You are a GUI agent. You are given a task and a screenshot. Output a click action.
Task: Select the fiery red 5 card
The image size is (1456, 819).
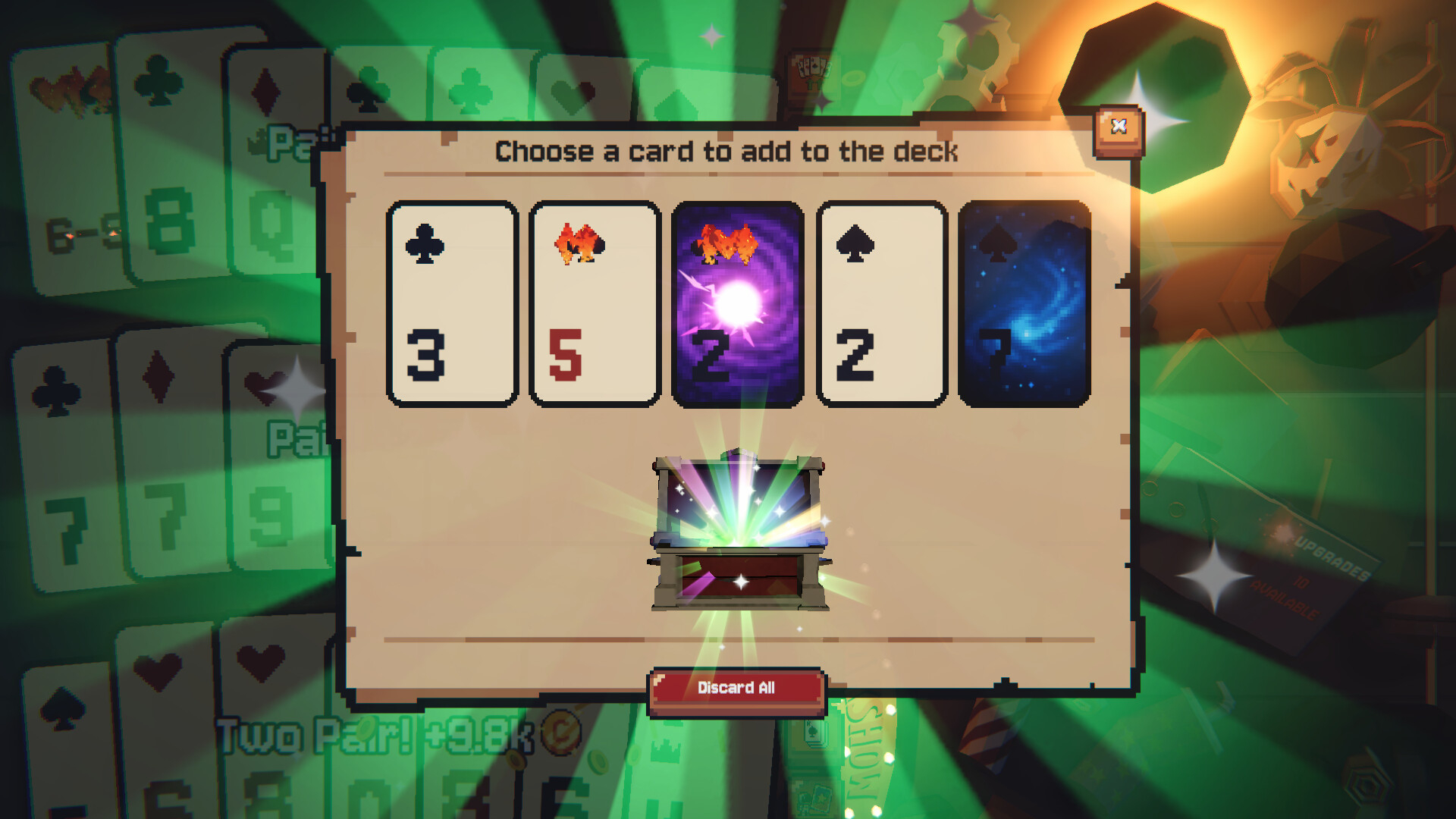(595, 302)
